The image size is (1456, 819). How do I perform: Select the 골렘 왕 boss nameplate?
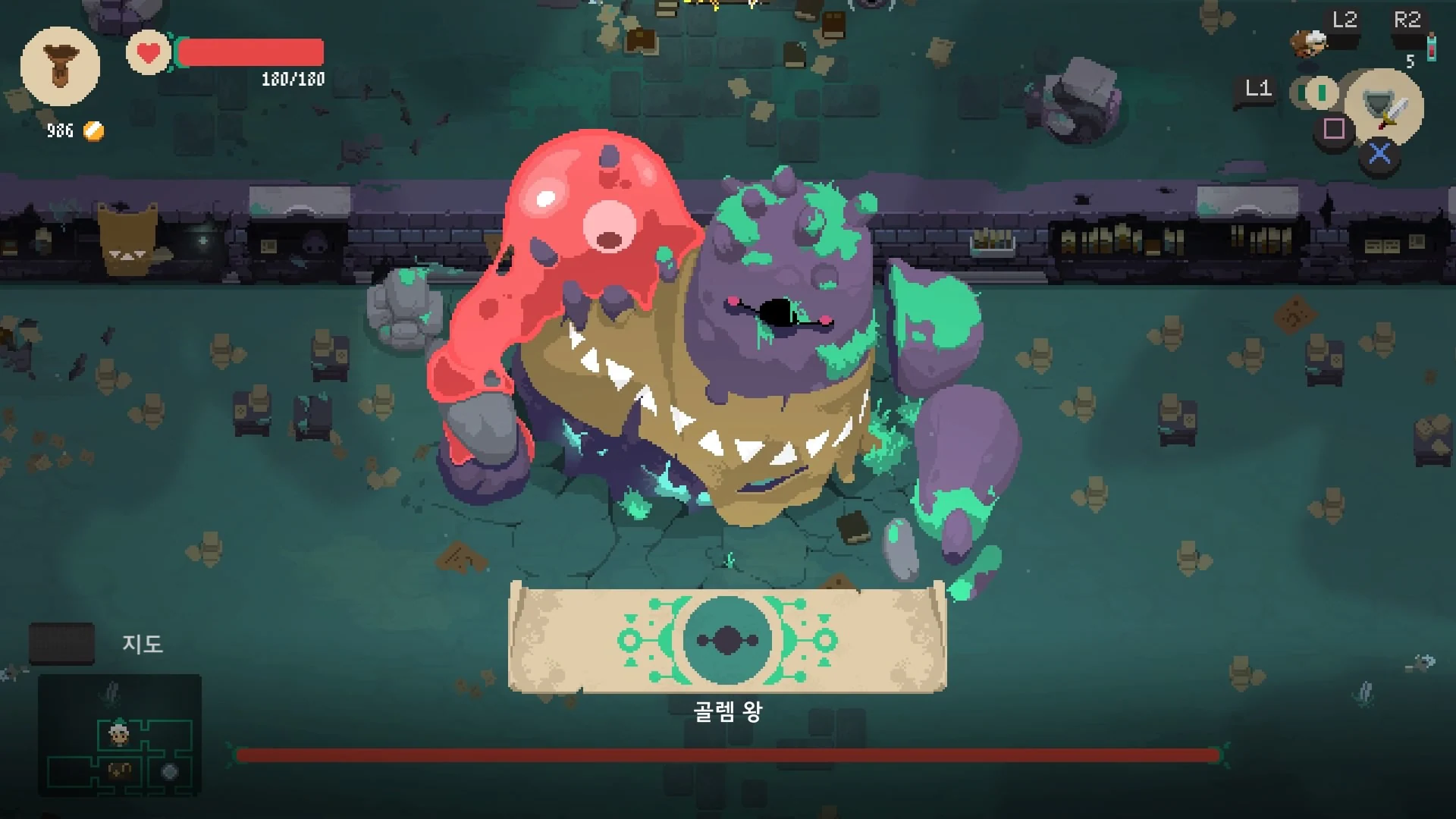tap(730, 713)
